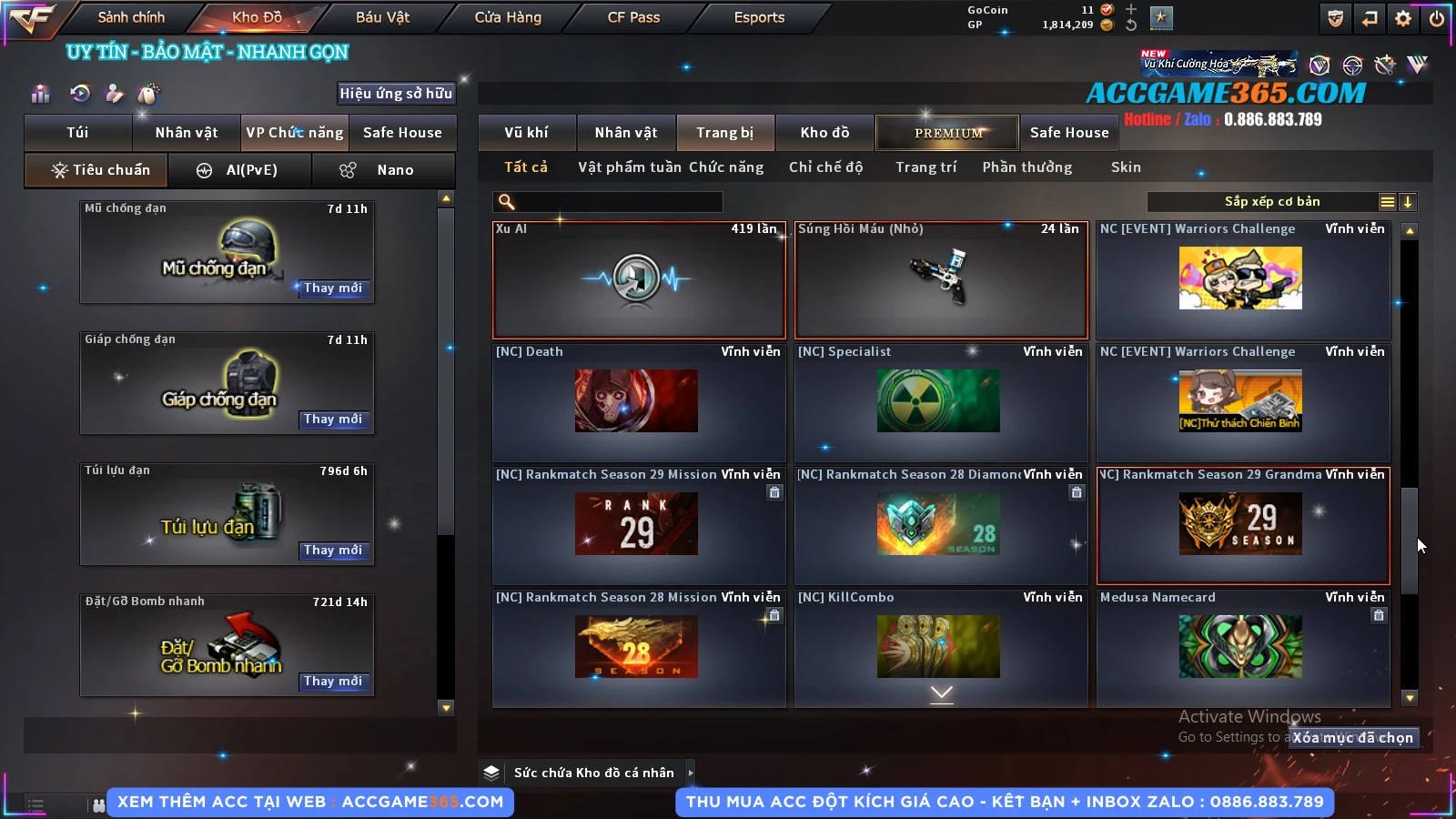Click the power exit button
Screen dimensions: 1456x819
pos(1437,18)
